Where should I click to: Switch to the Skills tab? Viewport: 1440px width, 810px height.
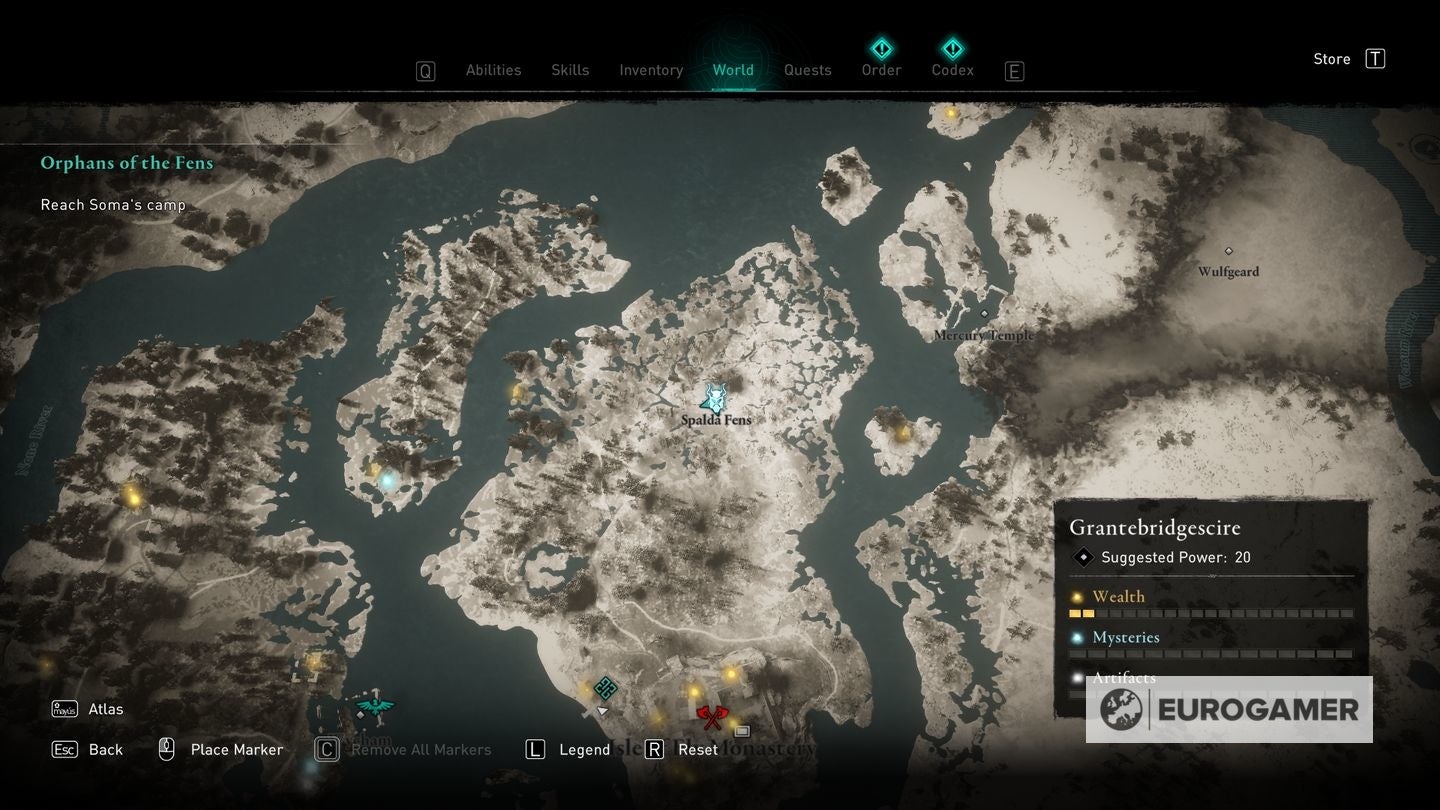click(x=570, y=70)
